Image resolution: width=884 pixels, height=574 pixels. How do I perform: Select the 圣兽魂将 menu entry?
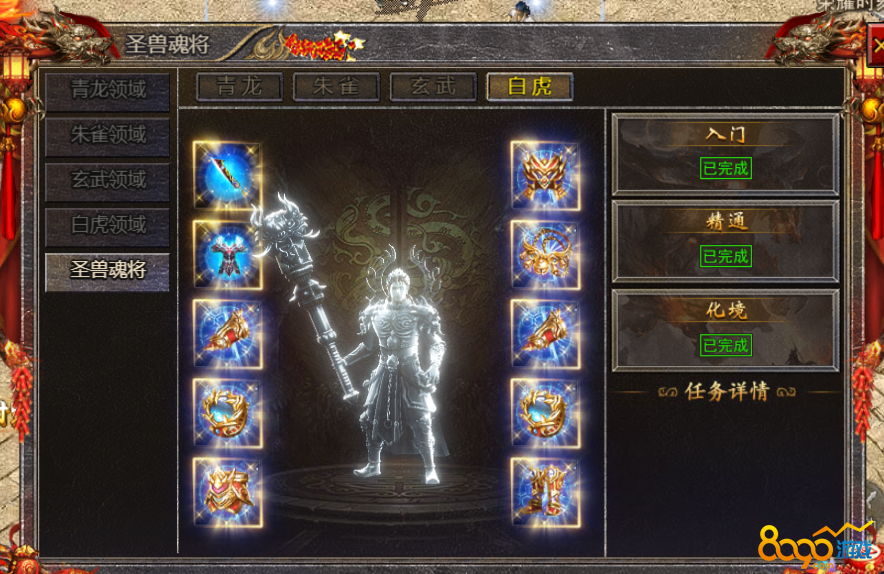coord(107,271)
